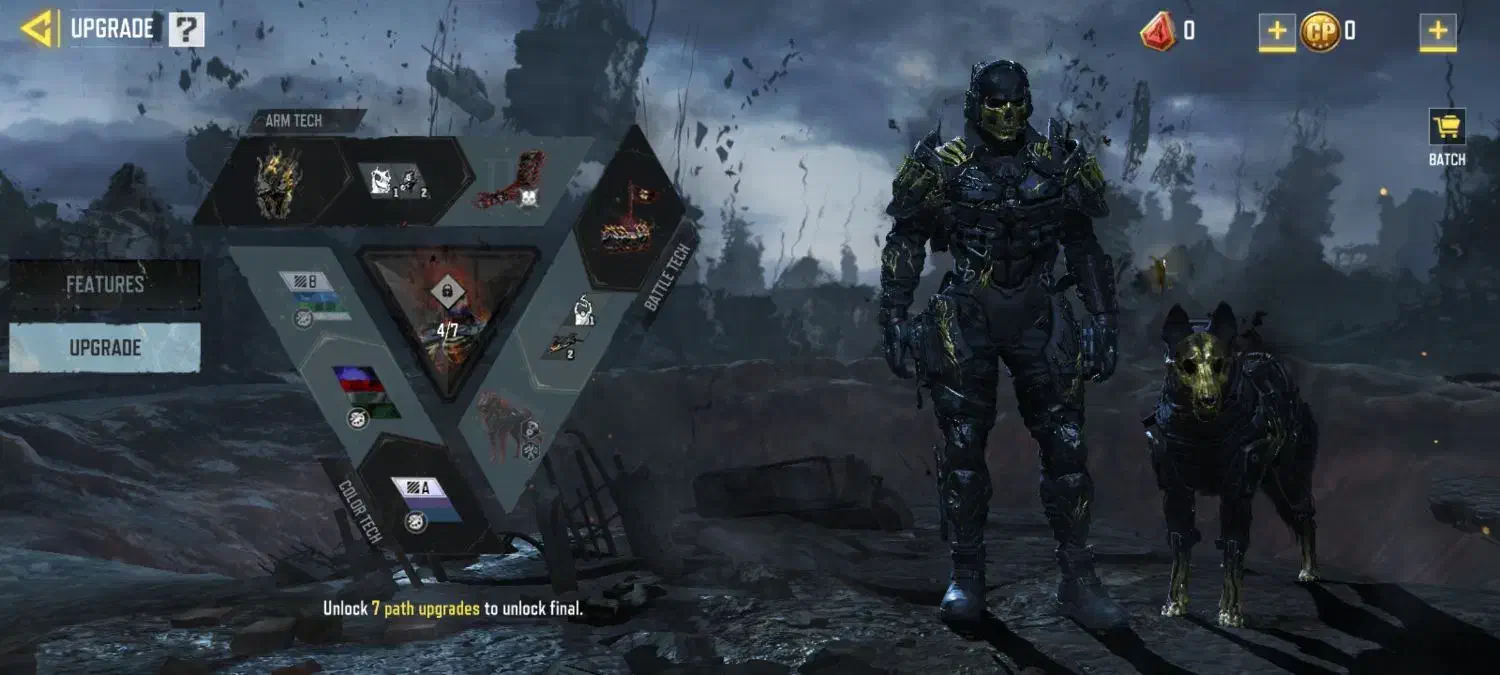Select the Upgrade tab
The height and width of the screenshot is (675, 1500).
pos(105,348)
